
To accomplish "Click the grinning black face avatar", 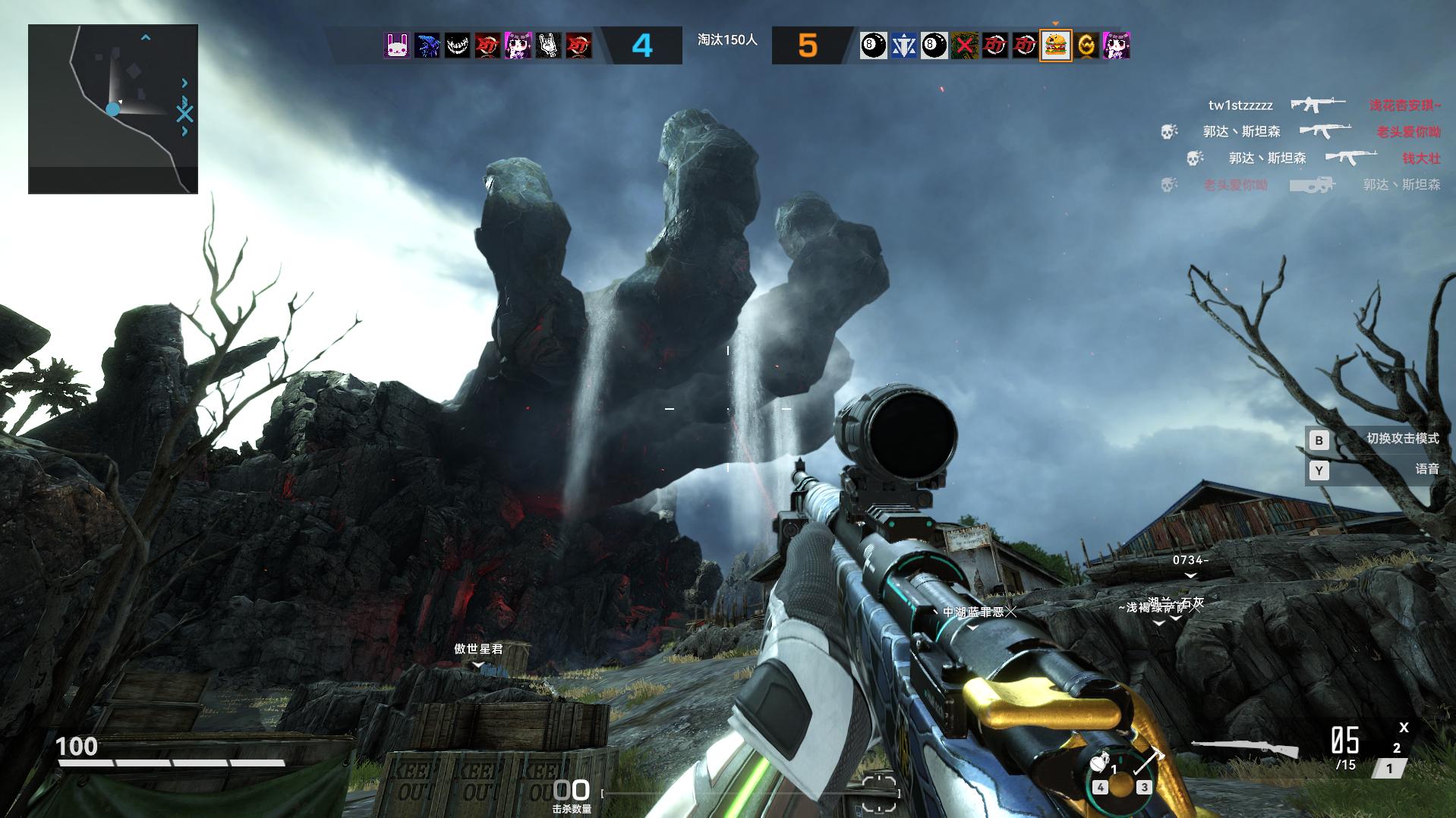I will (457, 46).
